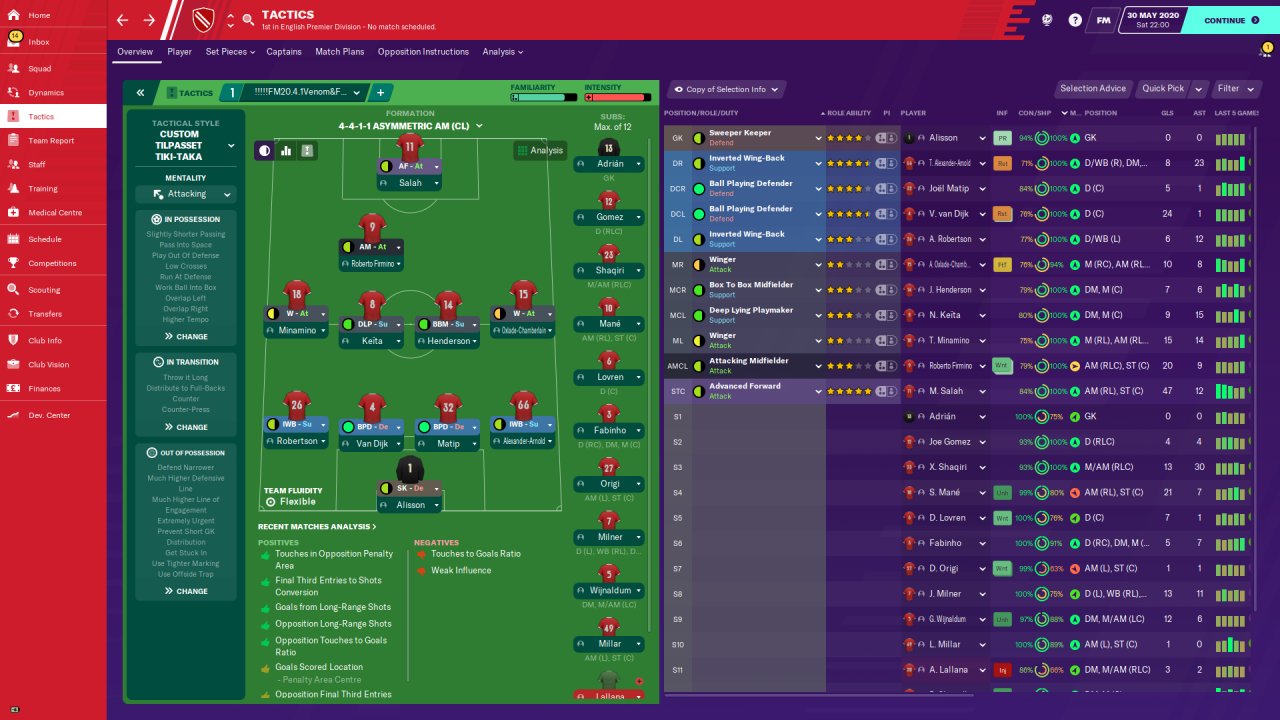Open the Inbox from the sidebar
Screen dimensions: 1280x720
[39, 42]
